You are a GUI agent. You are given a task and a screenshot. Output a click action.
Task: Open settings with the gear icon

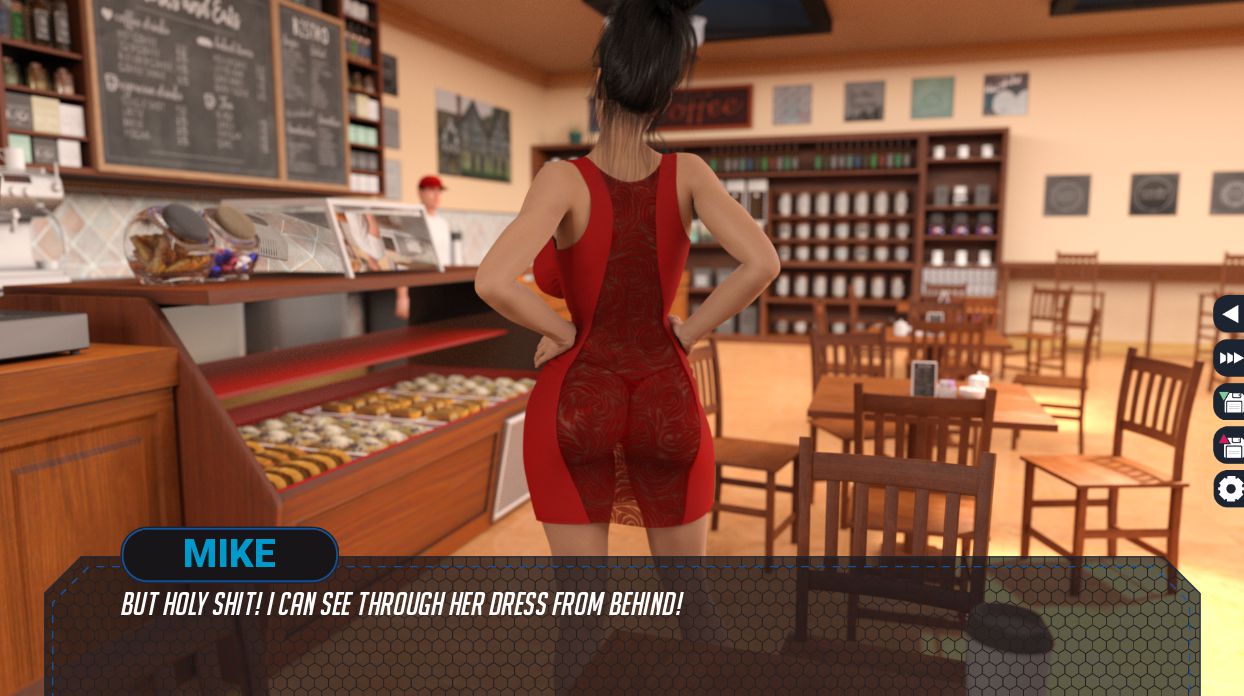tap(1230, 489)
